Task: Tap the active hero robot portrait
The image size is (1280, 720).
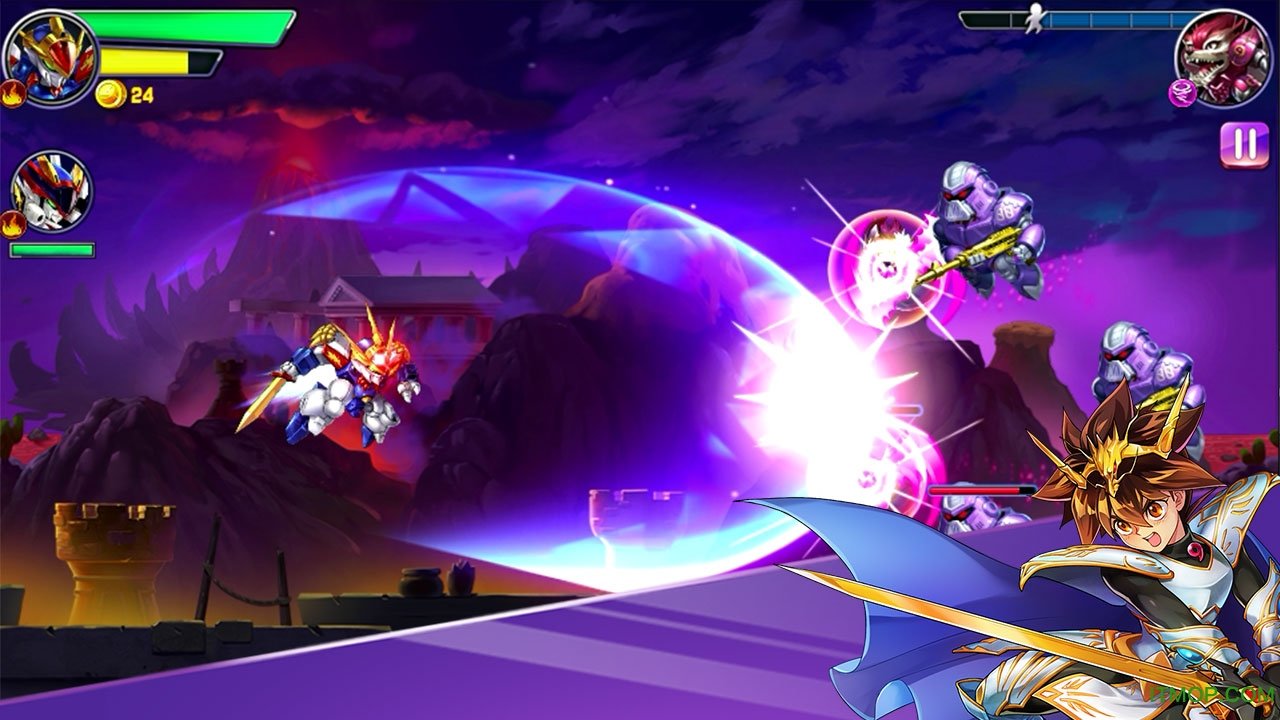Action: (50, 56)
